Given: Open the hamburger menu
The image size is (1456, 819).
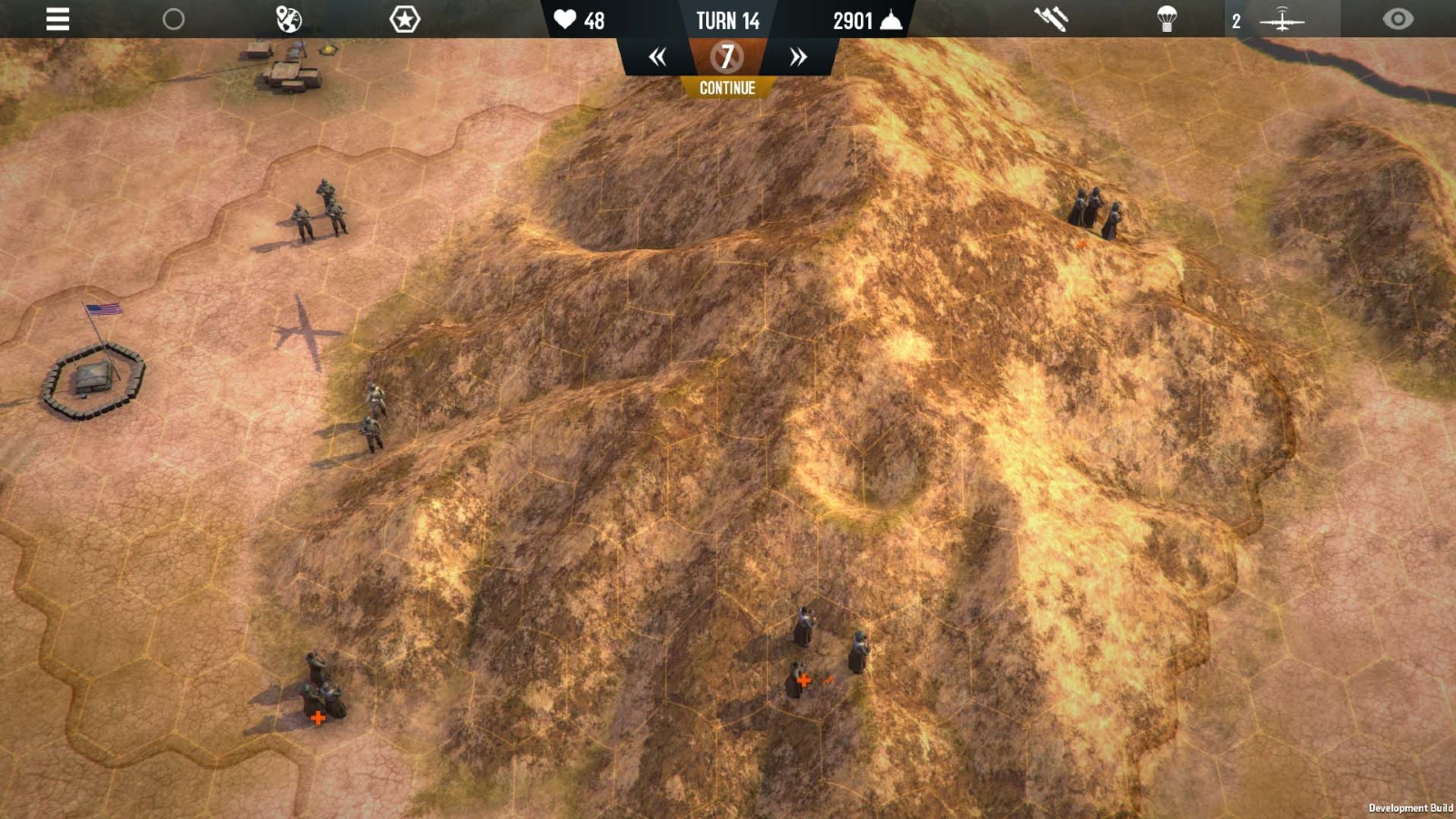Looking at the screenshot, I should [x=56, y=20].
